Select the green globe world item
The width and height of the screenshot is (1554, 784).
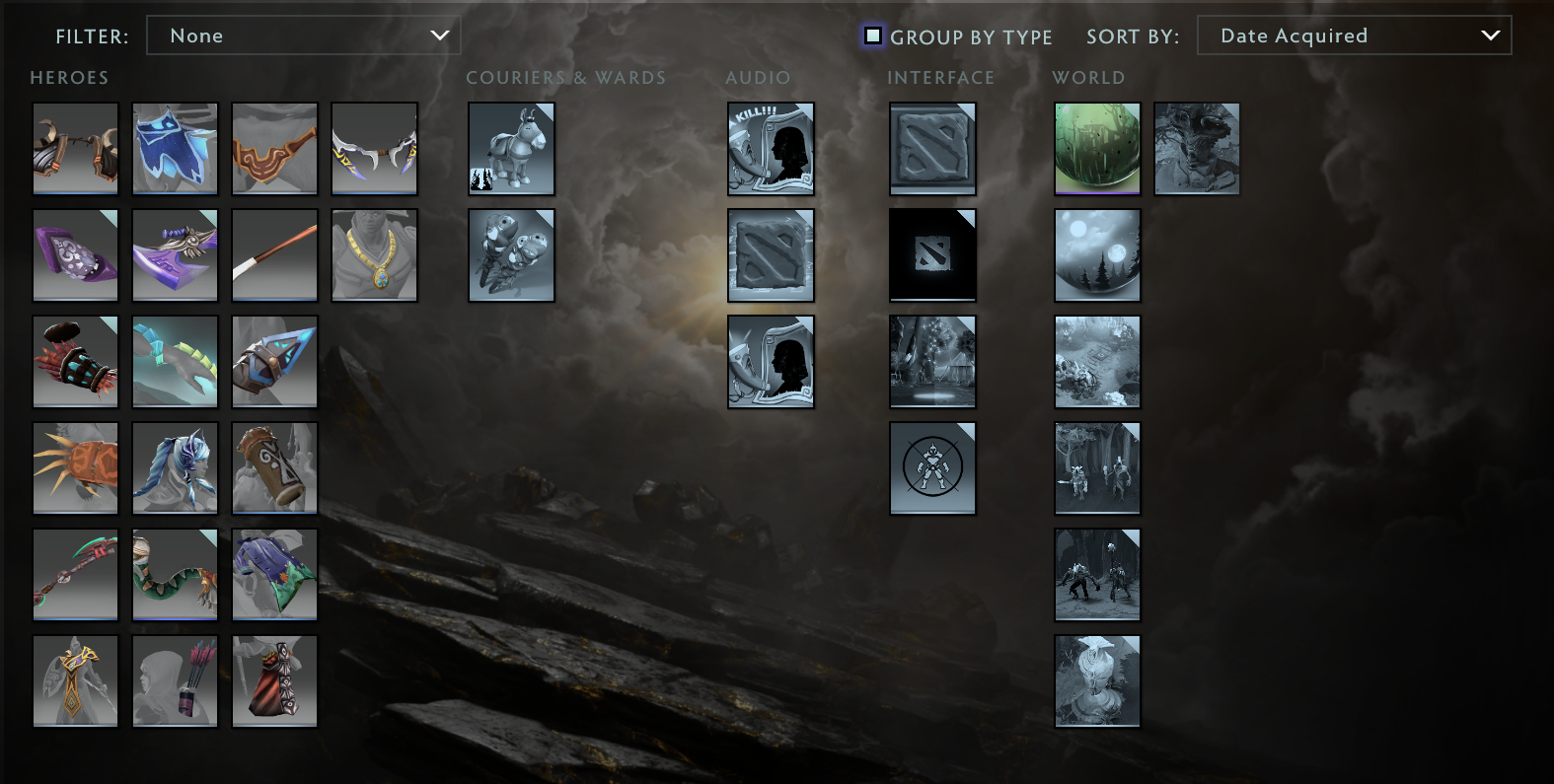pyautogui.click(x=1097, y=149)
